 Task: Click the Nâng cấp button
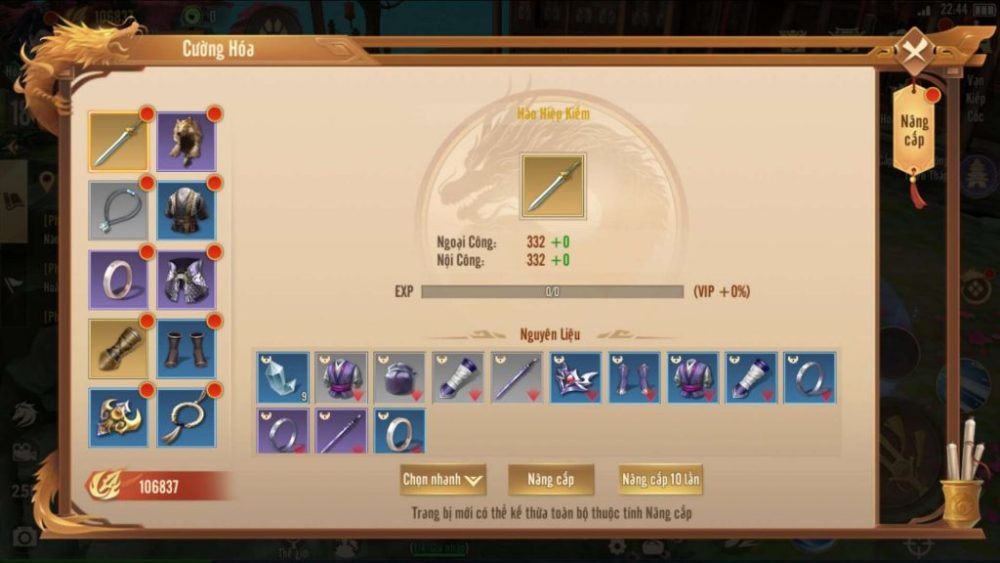(x=550, y=480)
